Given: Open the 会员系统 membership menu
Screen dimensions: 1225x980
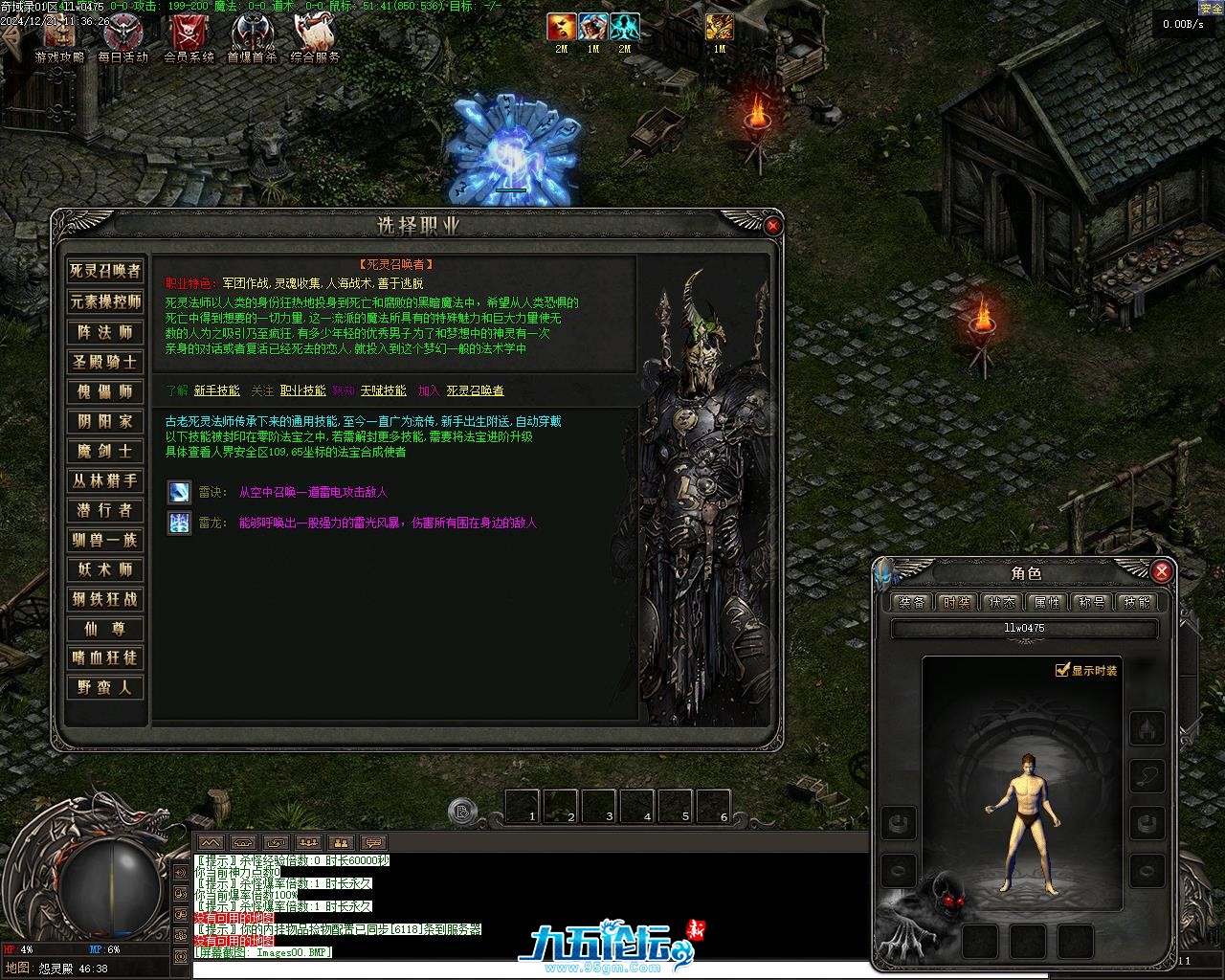Looking at the screenshot, I should (x=189, y=36).
